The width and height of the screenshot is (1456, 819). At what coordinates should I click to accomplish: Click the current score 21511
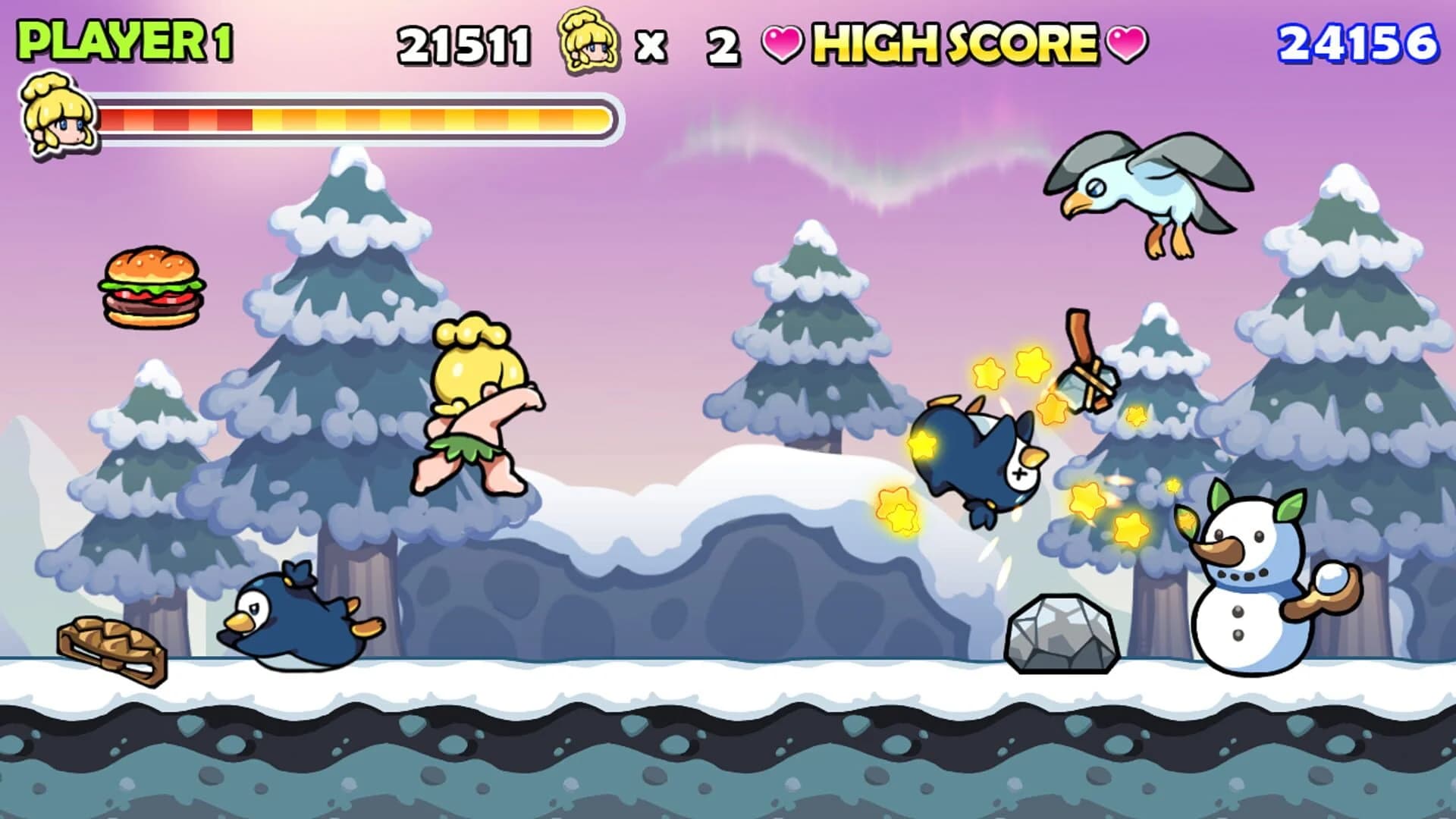click(x=466, y=44)
